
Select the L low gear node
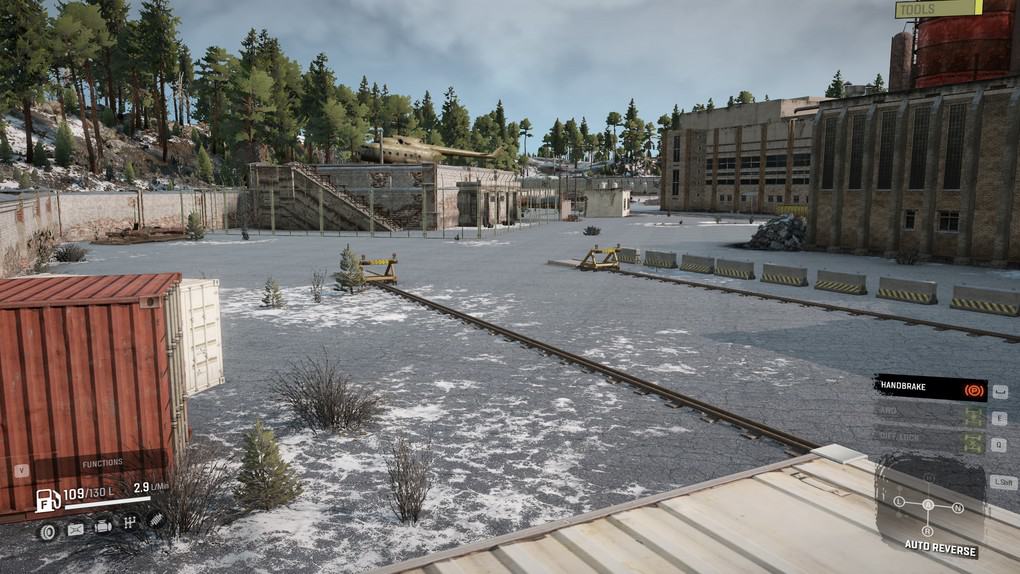[x=899, y=502]
